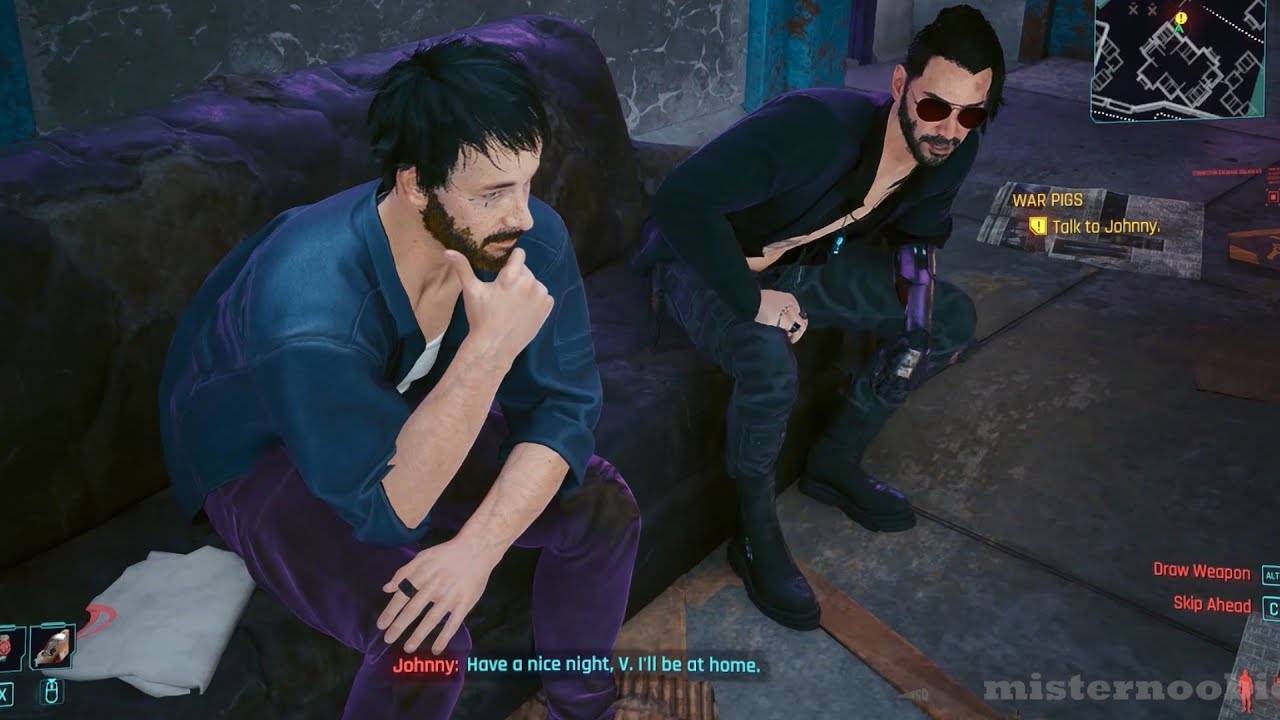Select the healing item slot icon
The image size is (1280, 720).
point(8,645)
